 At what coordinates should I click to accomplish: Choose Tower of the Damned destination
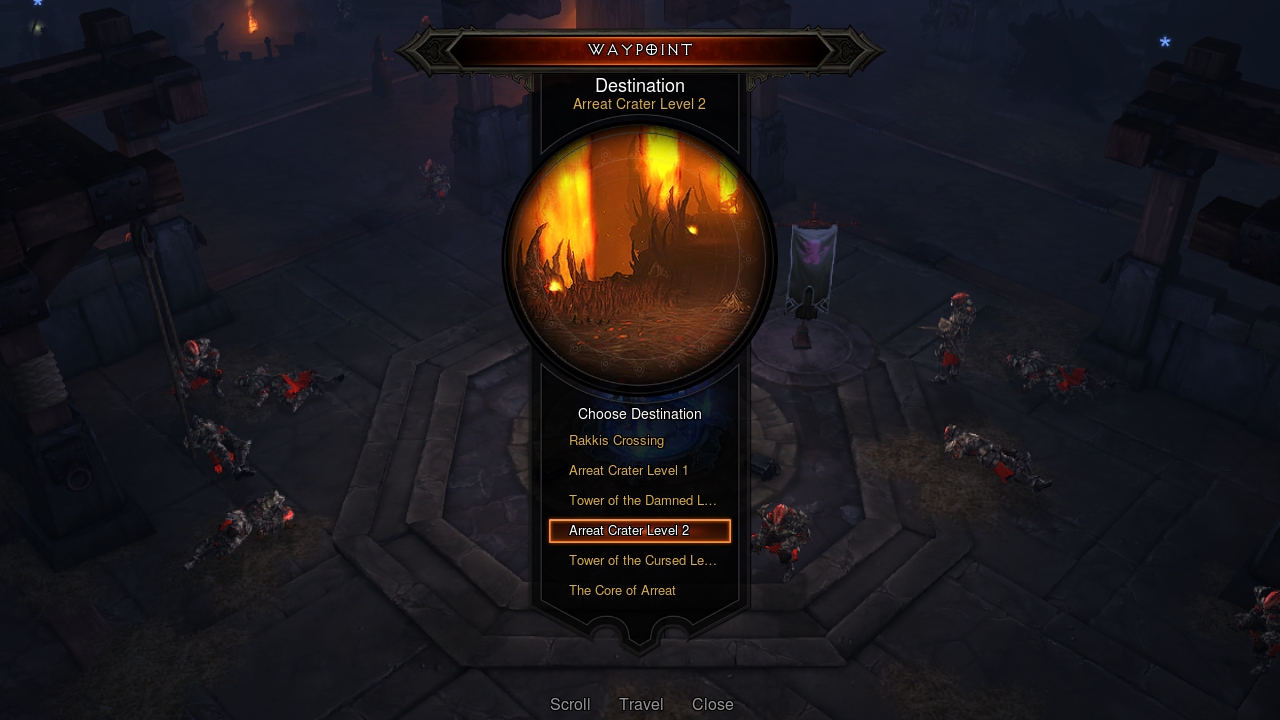(x=642, y=500)
